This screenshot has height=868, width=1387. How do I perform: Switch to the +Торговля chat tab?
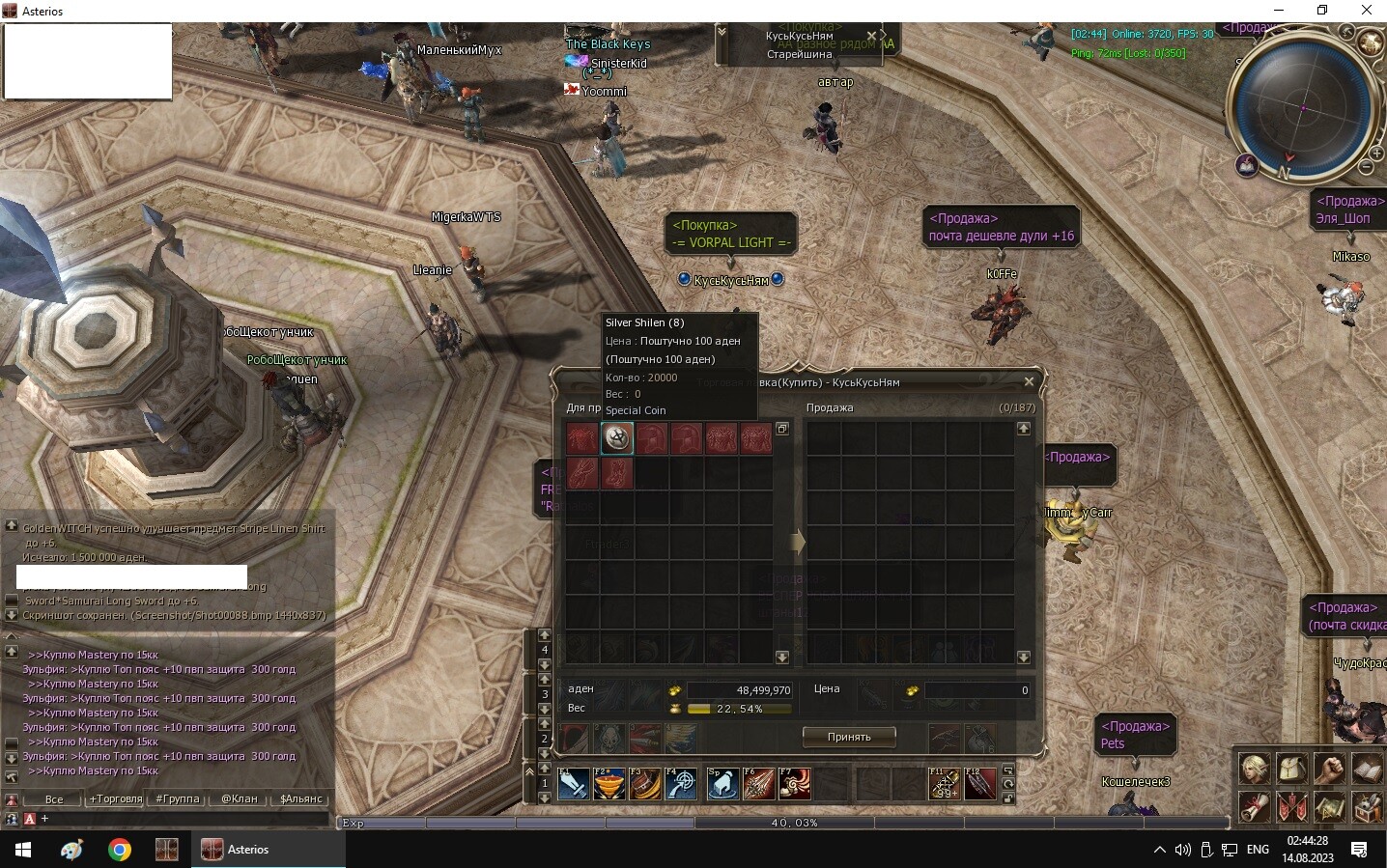pyautogui.click(x=116, y=798)
